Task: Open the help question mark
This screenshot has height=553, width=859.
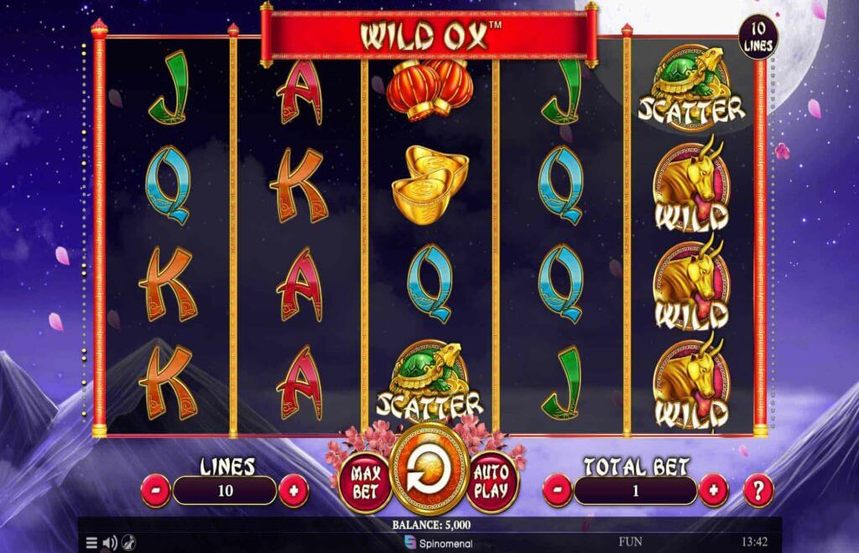Action: (x=759, y=490)
